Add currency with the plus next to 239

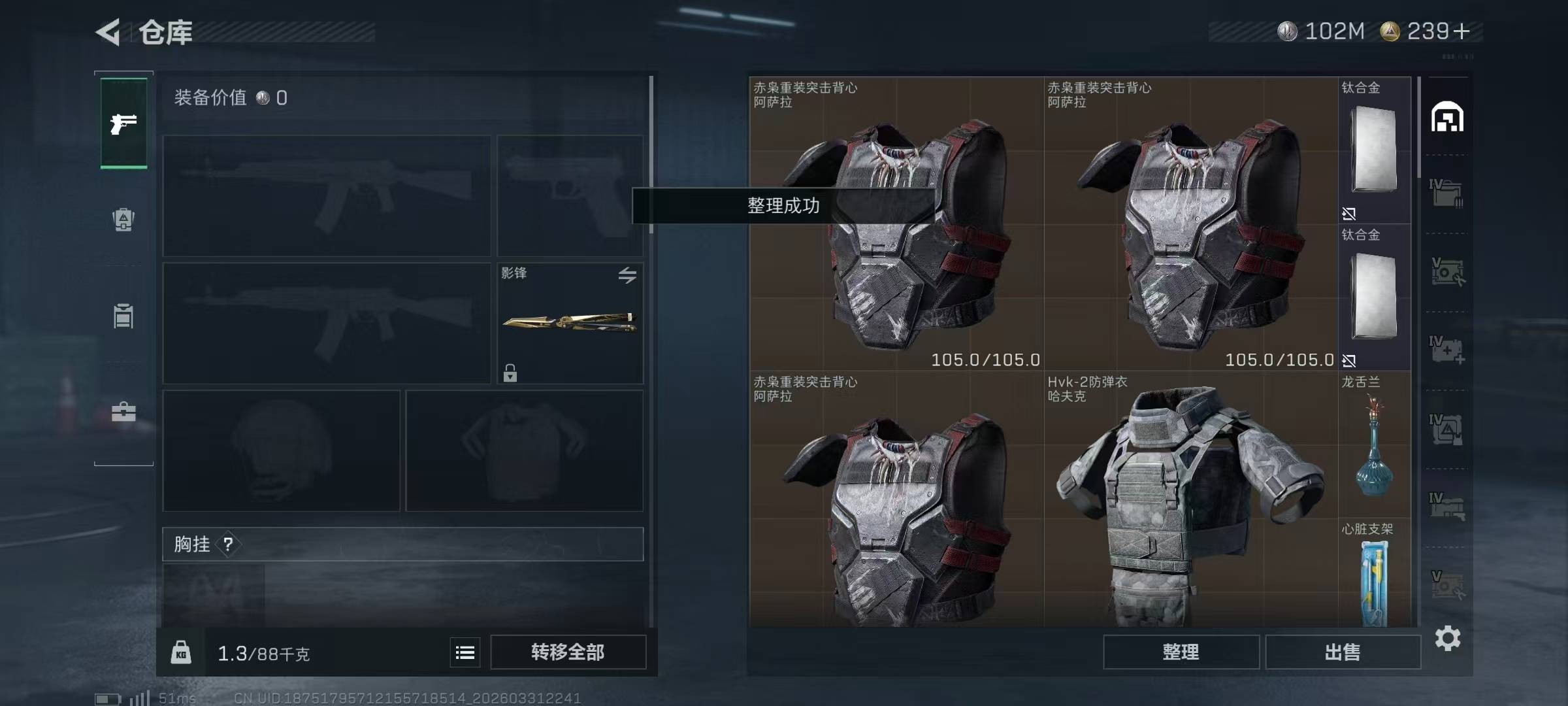[1462, 31]
